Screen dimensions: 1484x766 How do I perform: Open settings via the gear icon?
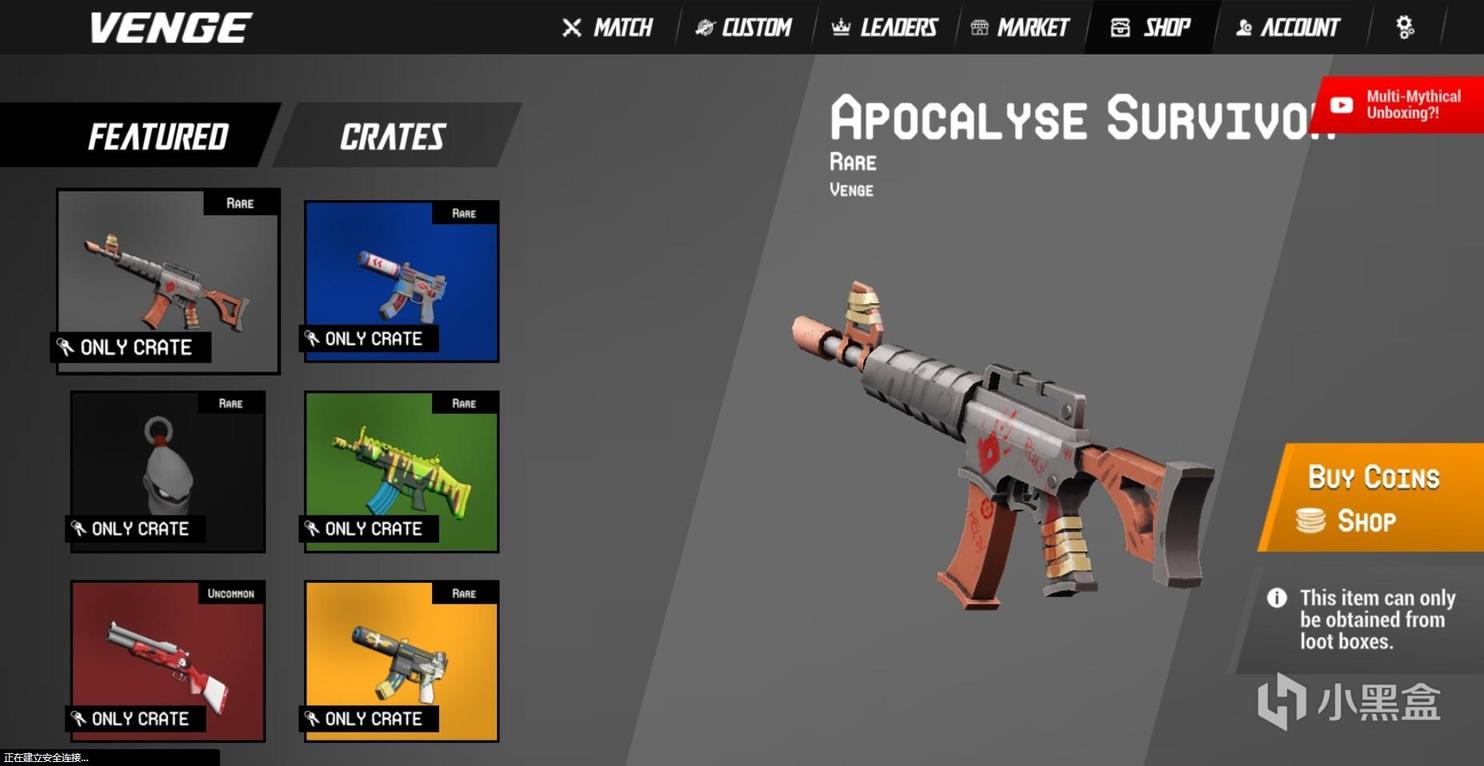click(1405, 28)
